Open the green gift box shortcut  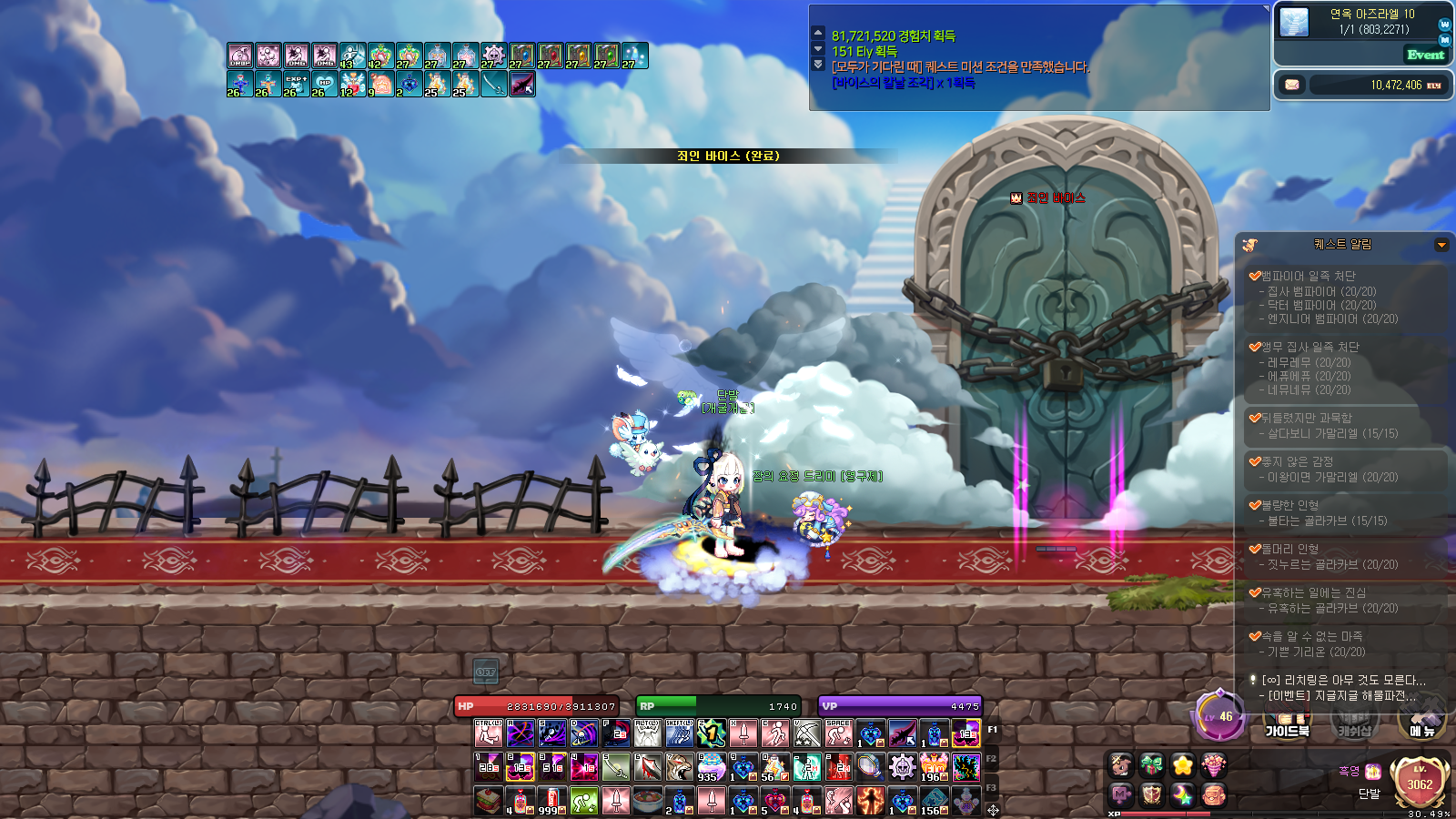[1151, 765]
